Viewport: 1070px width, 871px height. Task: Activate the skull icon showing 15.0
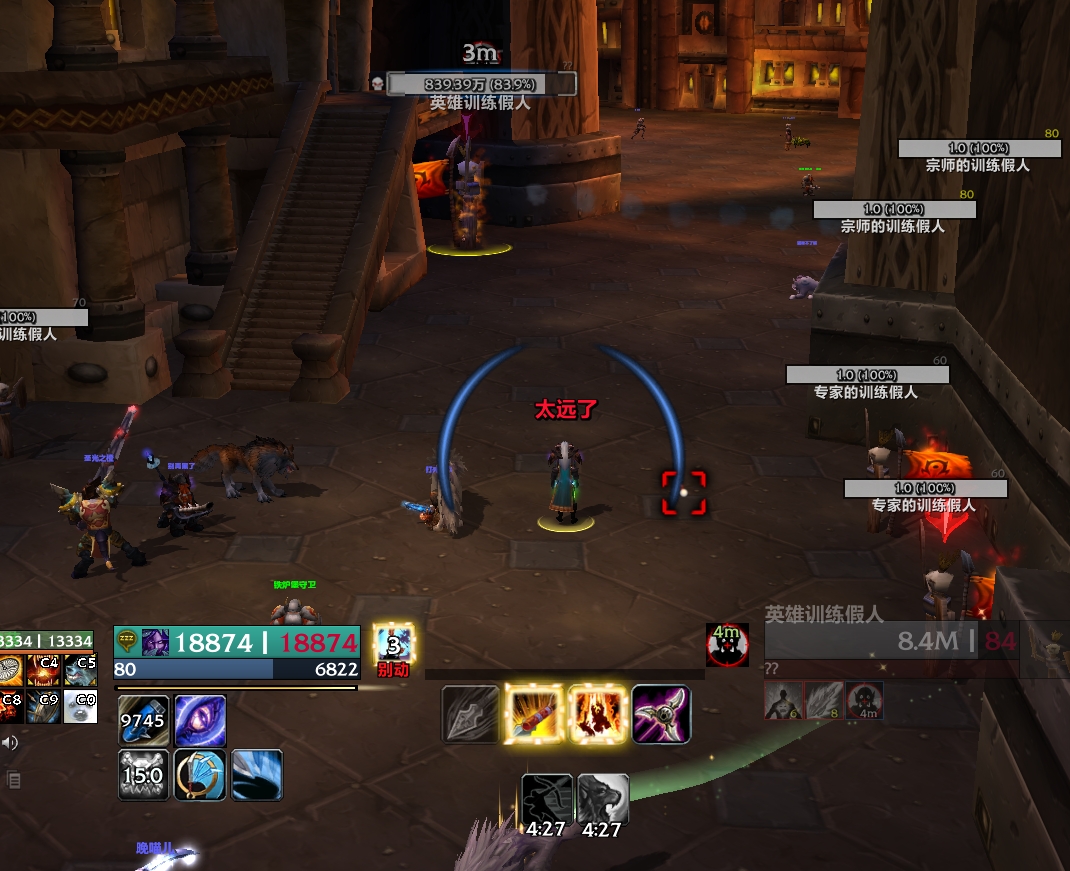(143, 775)
